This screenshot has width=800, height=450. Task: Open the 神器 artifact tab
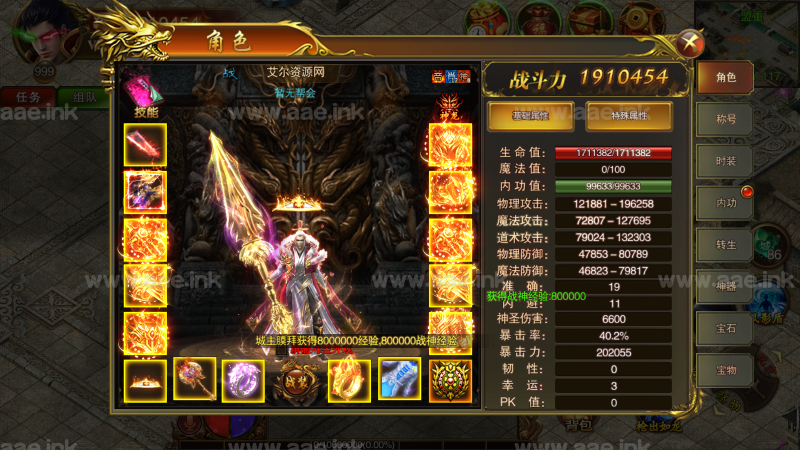pos(725,286)
